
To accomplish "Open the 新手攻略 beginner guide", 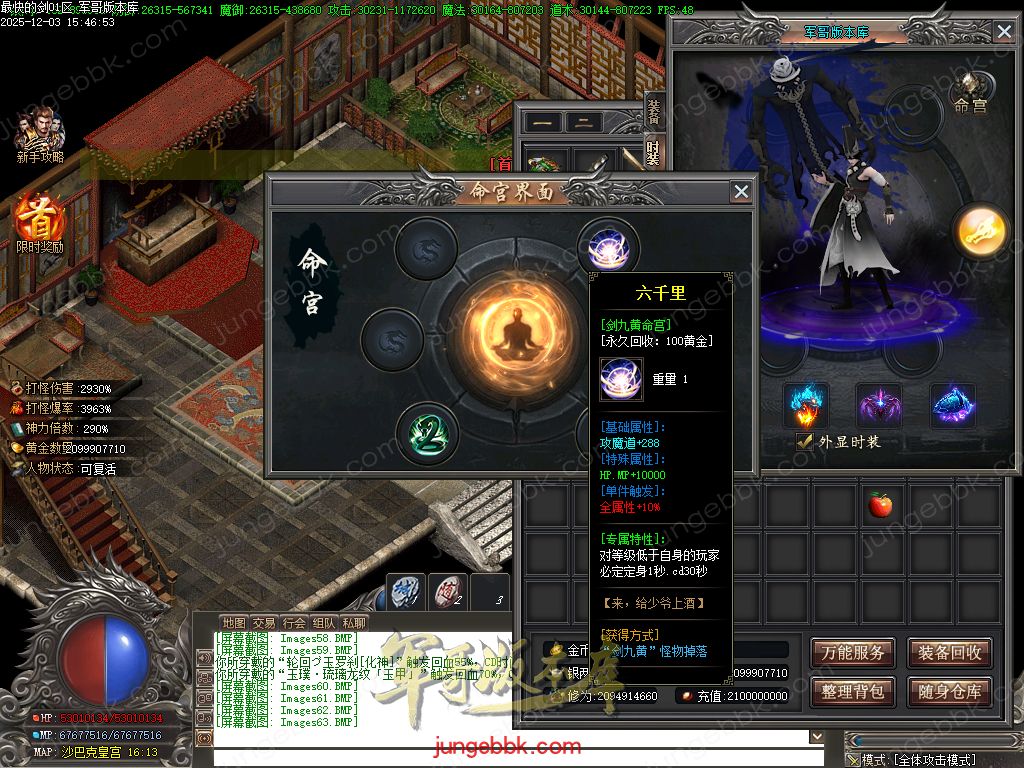I will tap(40, 135).
